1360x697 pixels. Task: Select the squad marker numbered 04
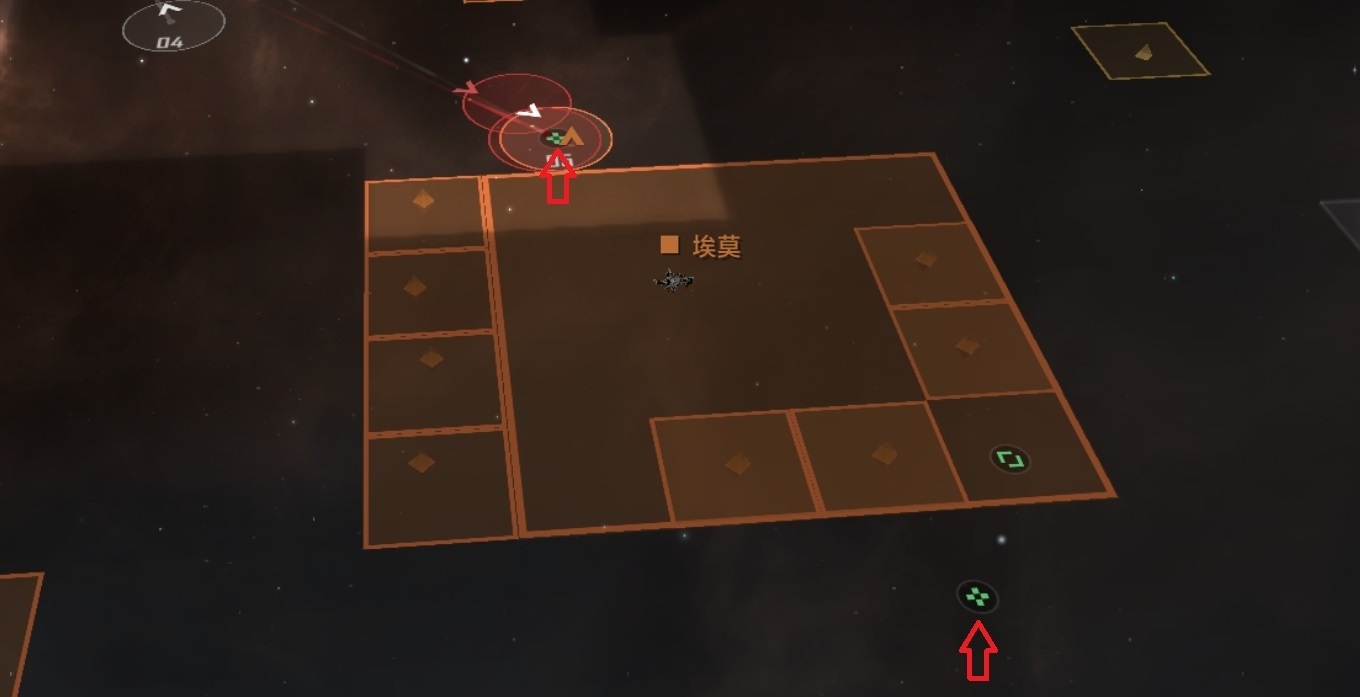(173, 26)
